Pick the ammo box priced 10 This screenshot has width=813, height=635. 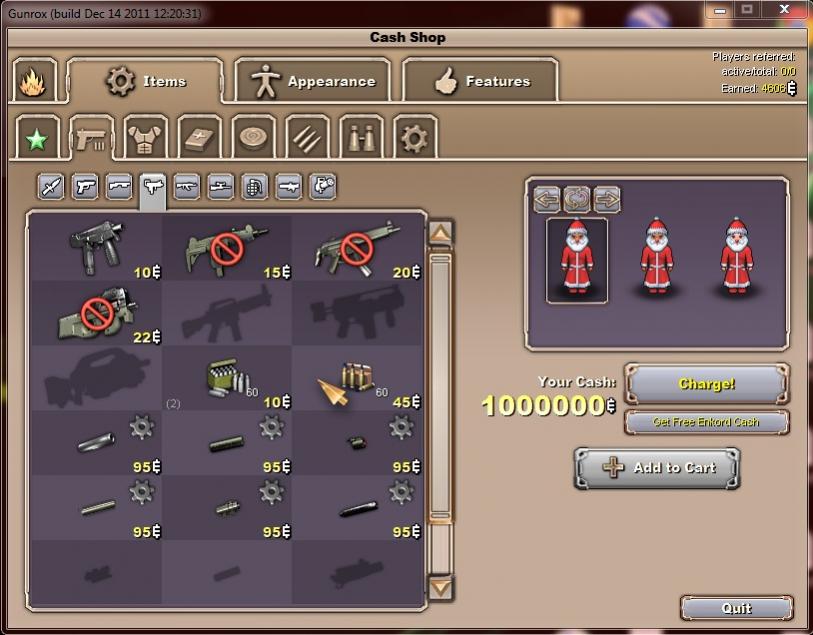(226, 378)
